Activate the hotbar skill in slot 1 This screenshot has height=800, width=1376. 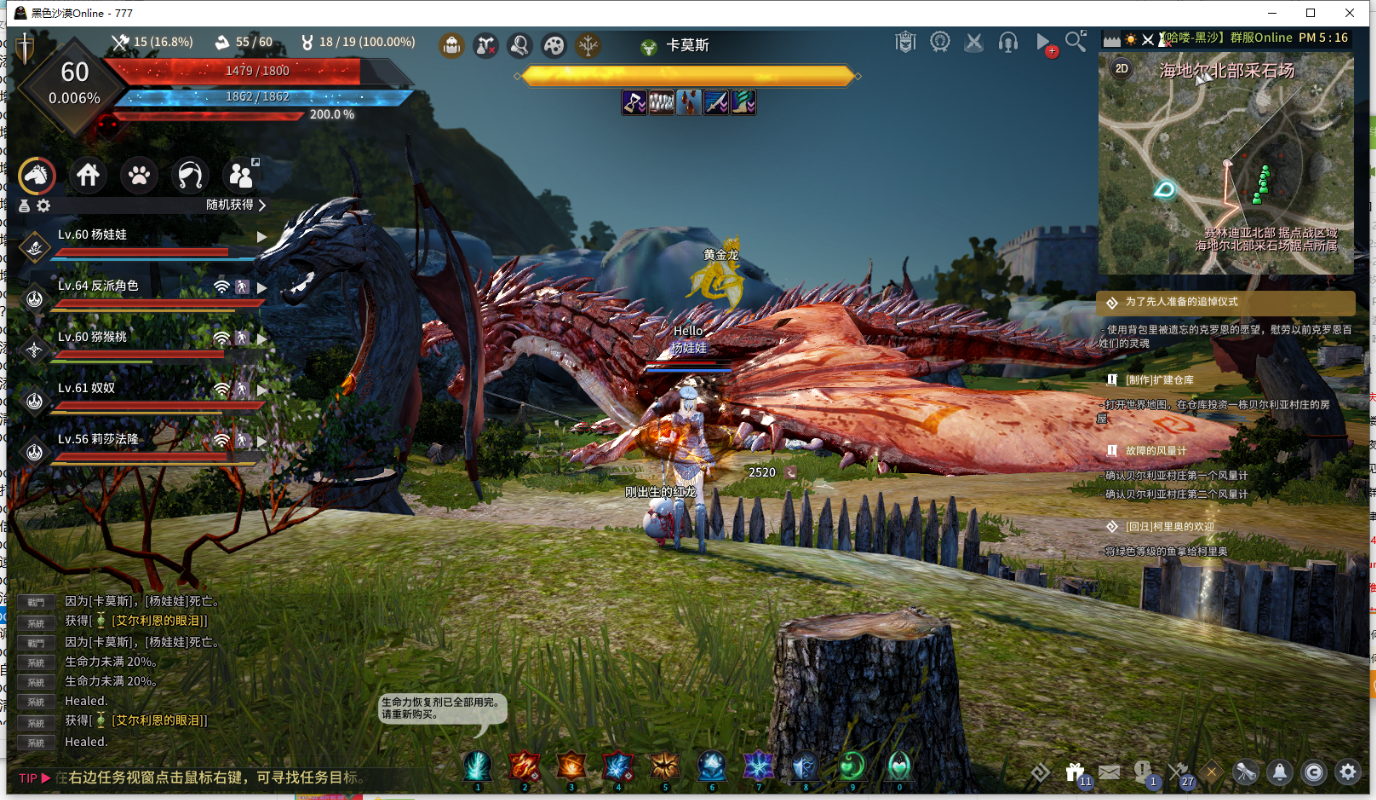coord(478,767)
